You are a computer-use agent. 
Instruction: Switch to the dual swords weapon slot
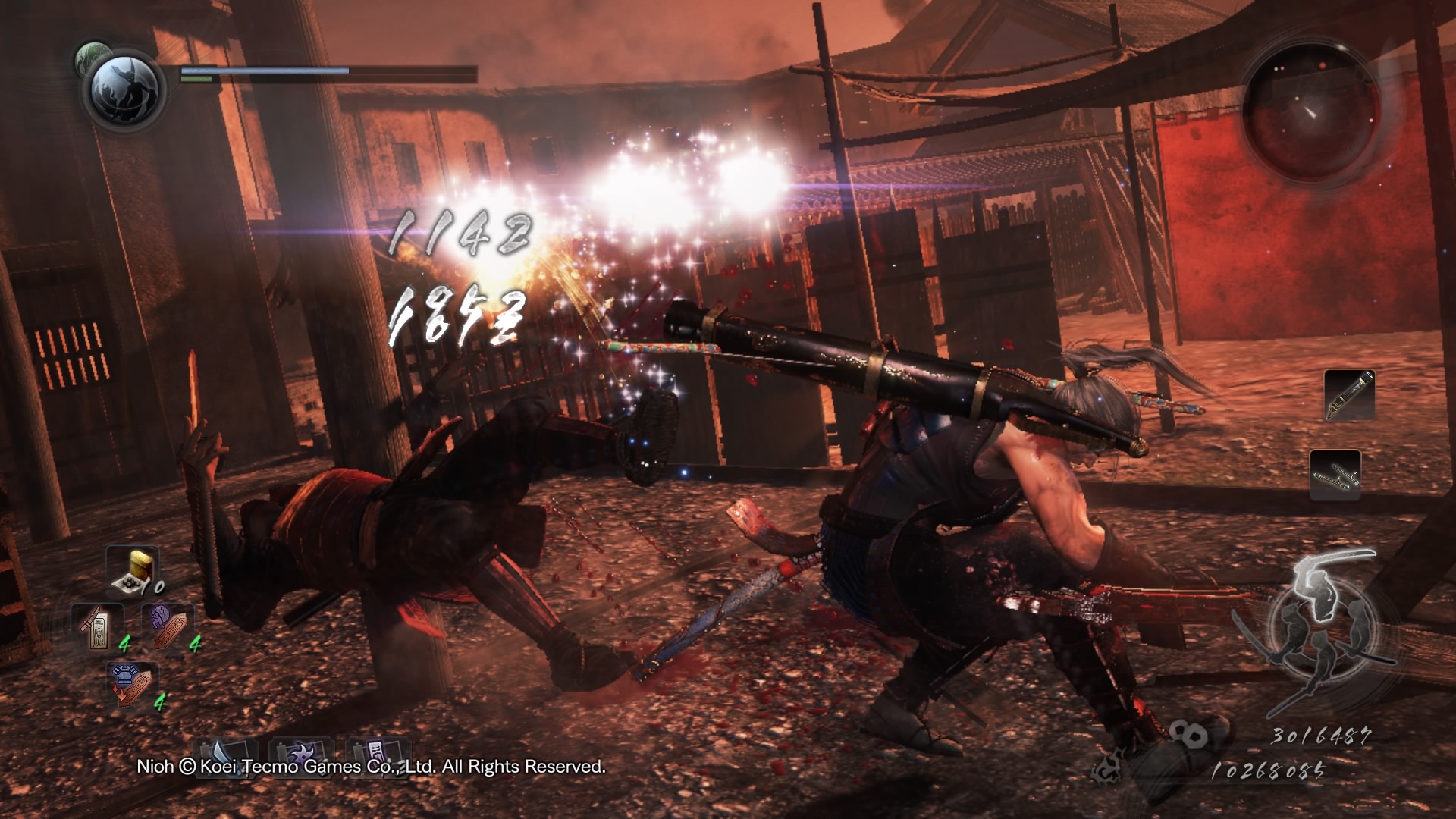coord(1335,475)
